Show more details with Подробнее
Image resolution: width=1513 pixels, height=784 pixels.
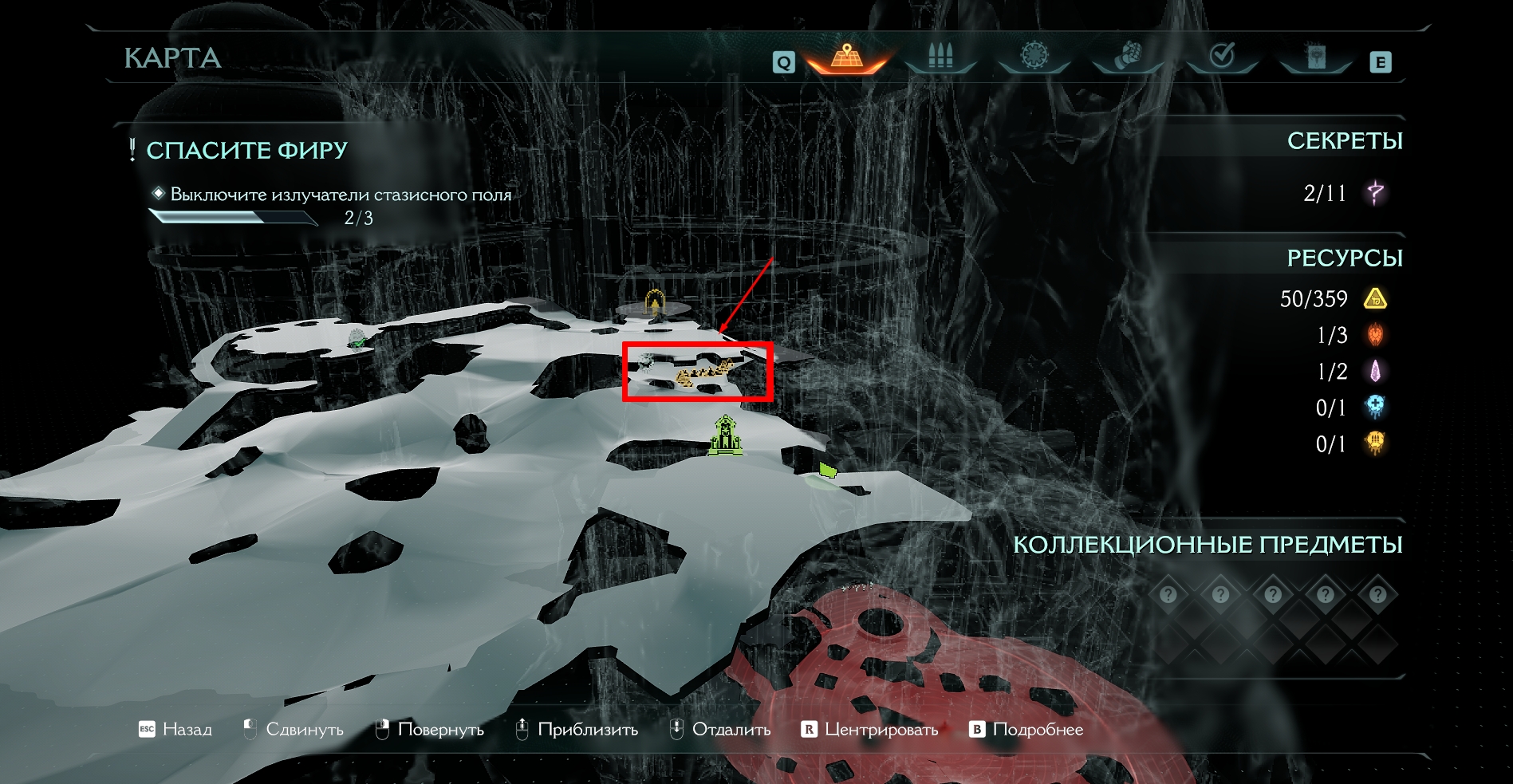point(1026,729)
